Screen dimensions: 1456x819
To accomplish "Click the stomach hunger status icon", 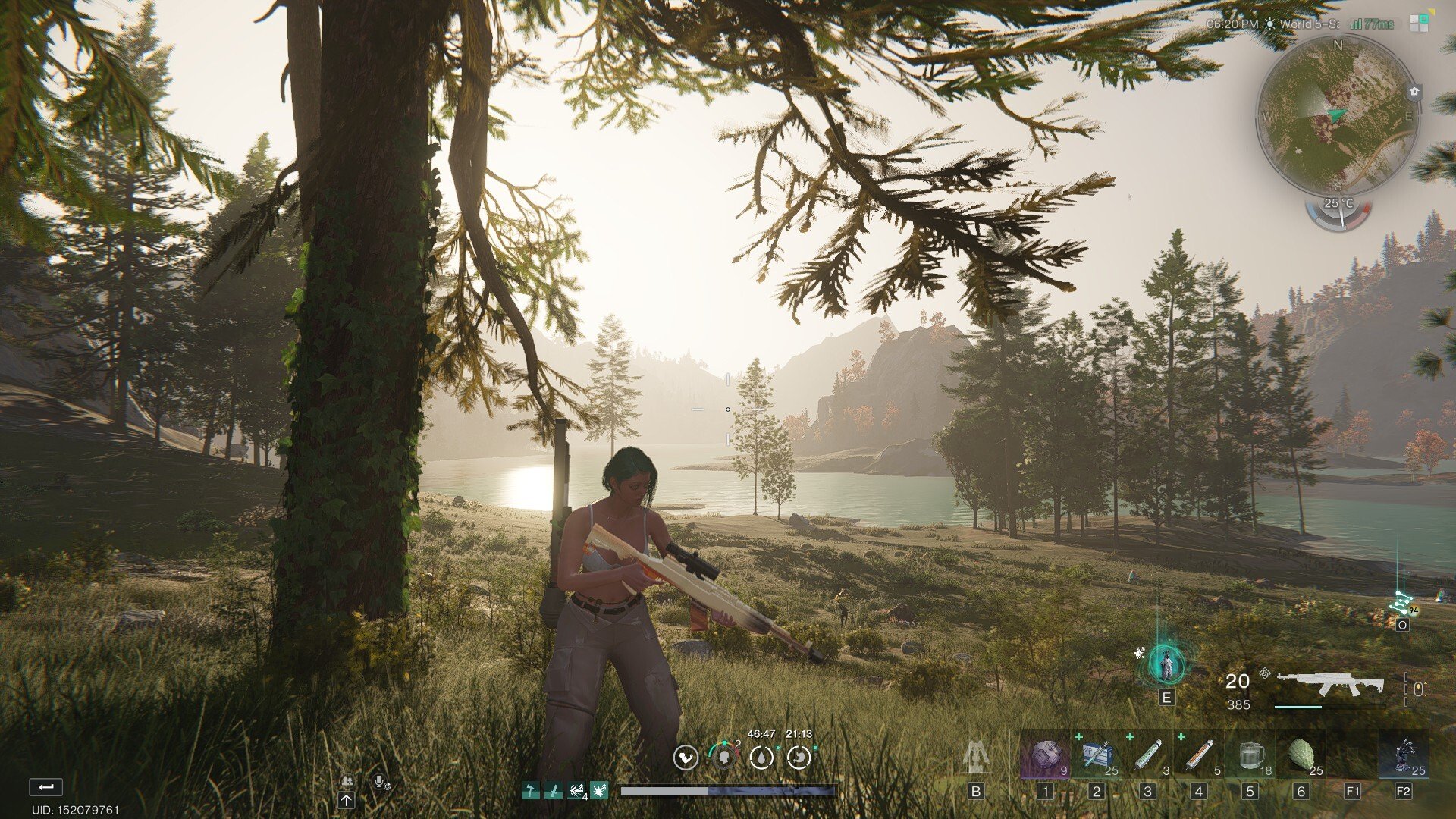I will click(x=799, y=757).
